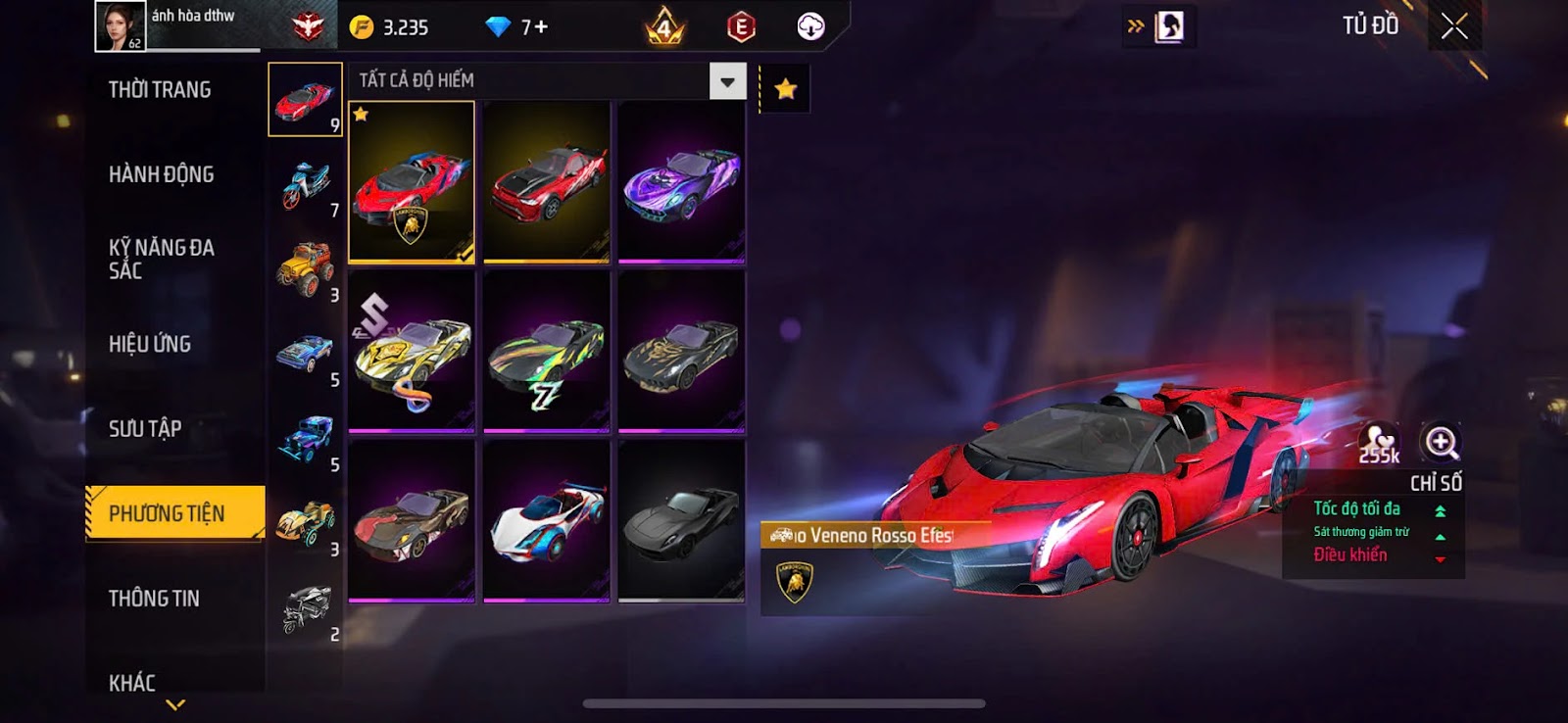
Task: Open the player profile avatar
Action: [120, 26]
